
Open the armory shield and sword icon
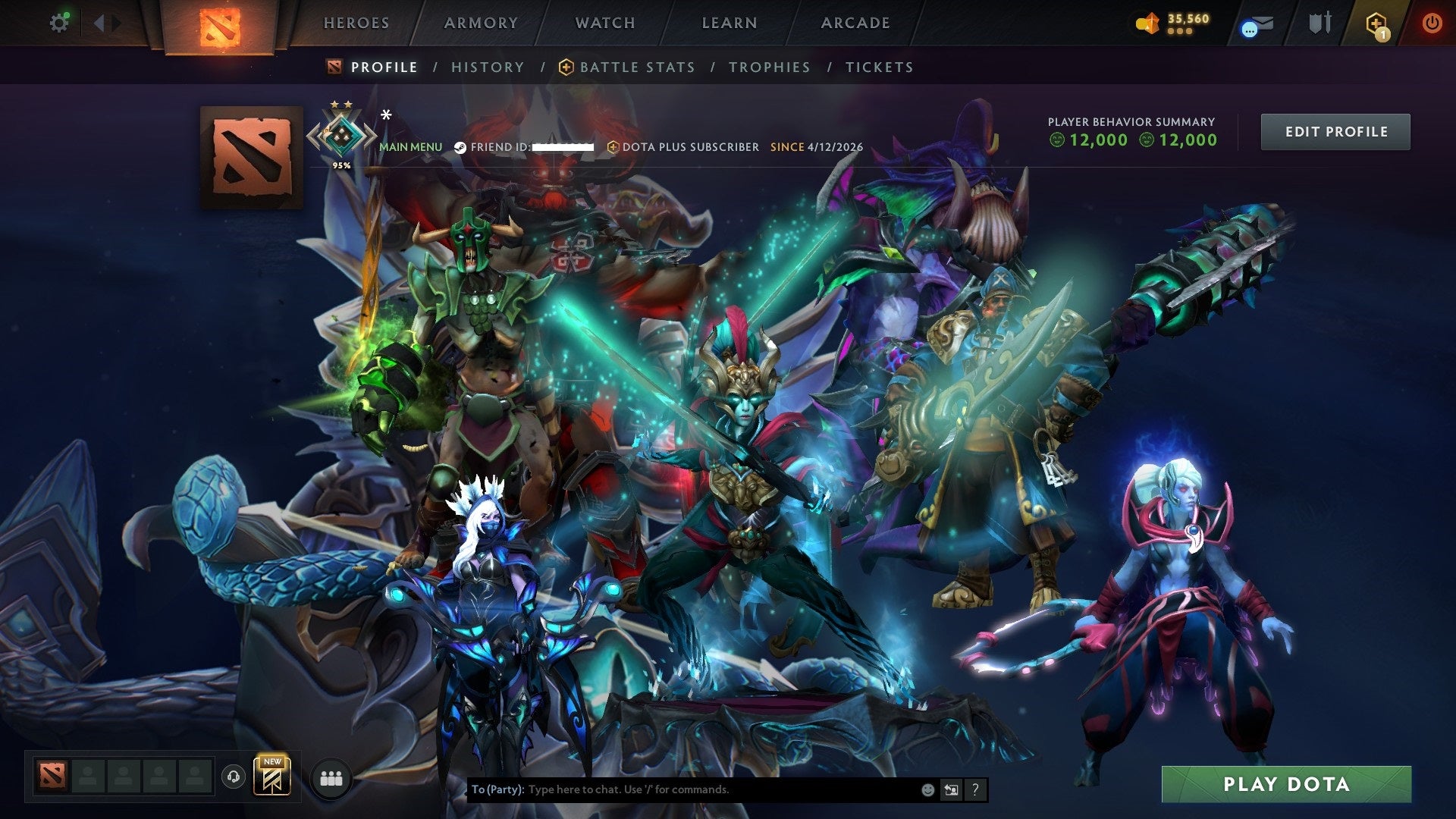tap(1319, 23)
